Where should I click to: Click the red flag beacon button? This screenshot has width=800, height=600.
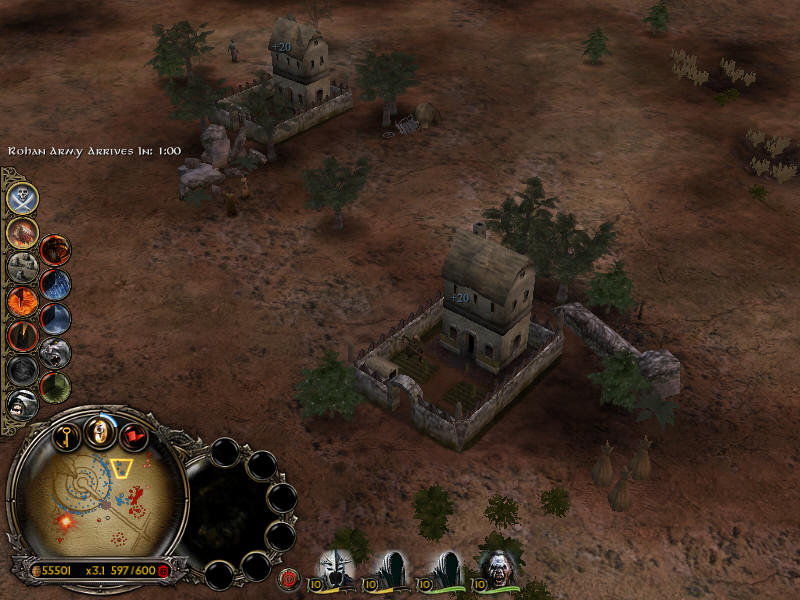pos(133,437)
